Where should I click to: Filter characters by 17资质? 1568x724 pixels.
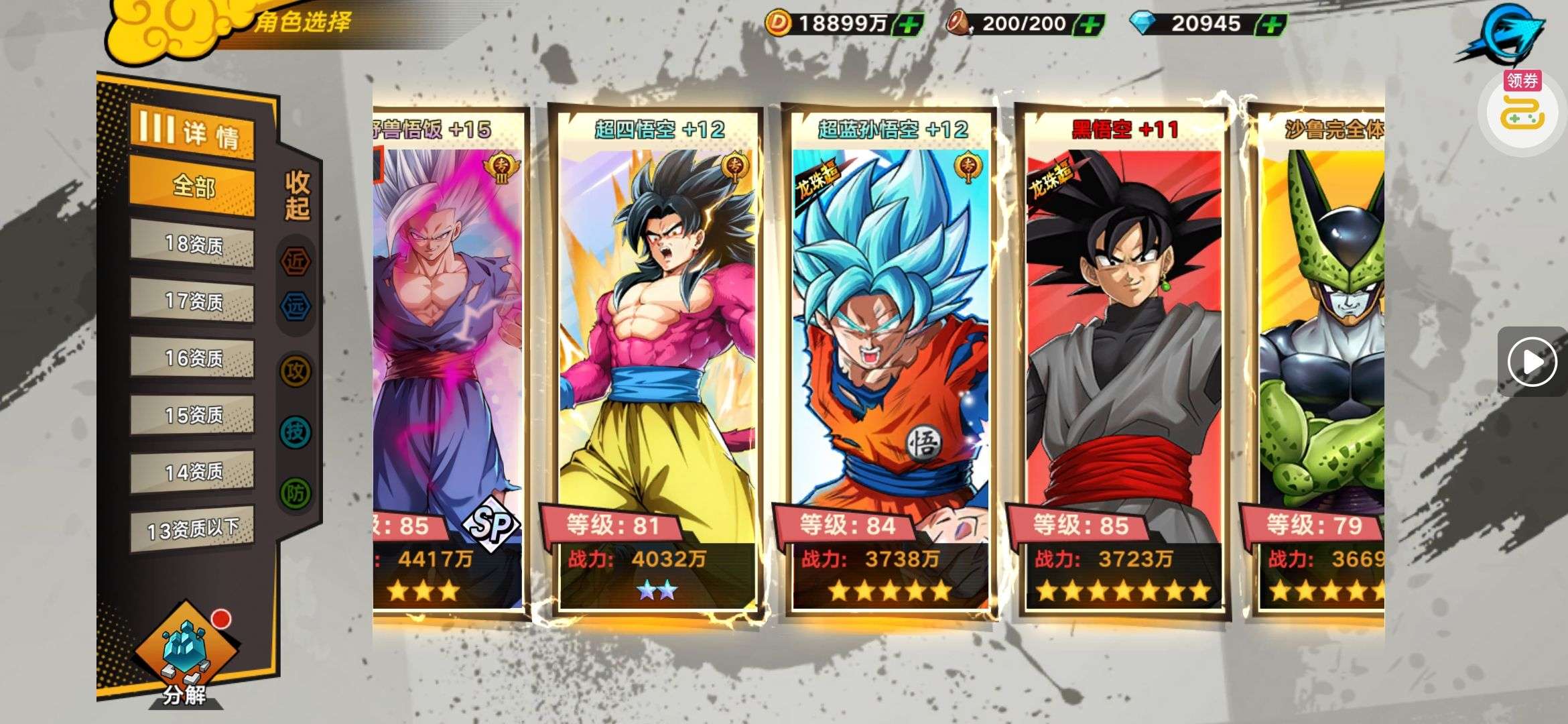192,302
